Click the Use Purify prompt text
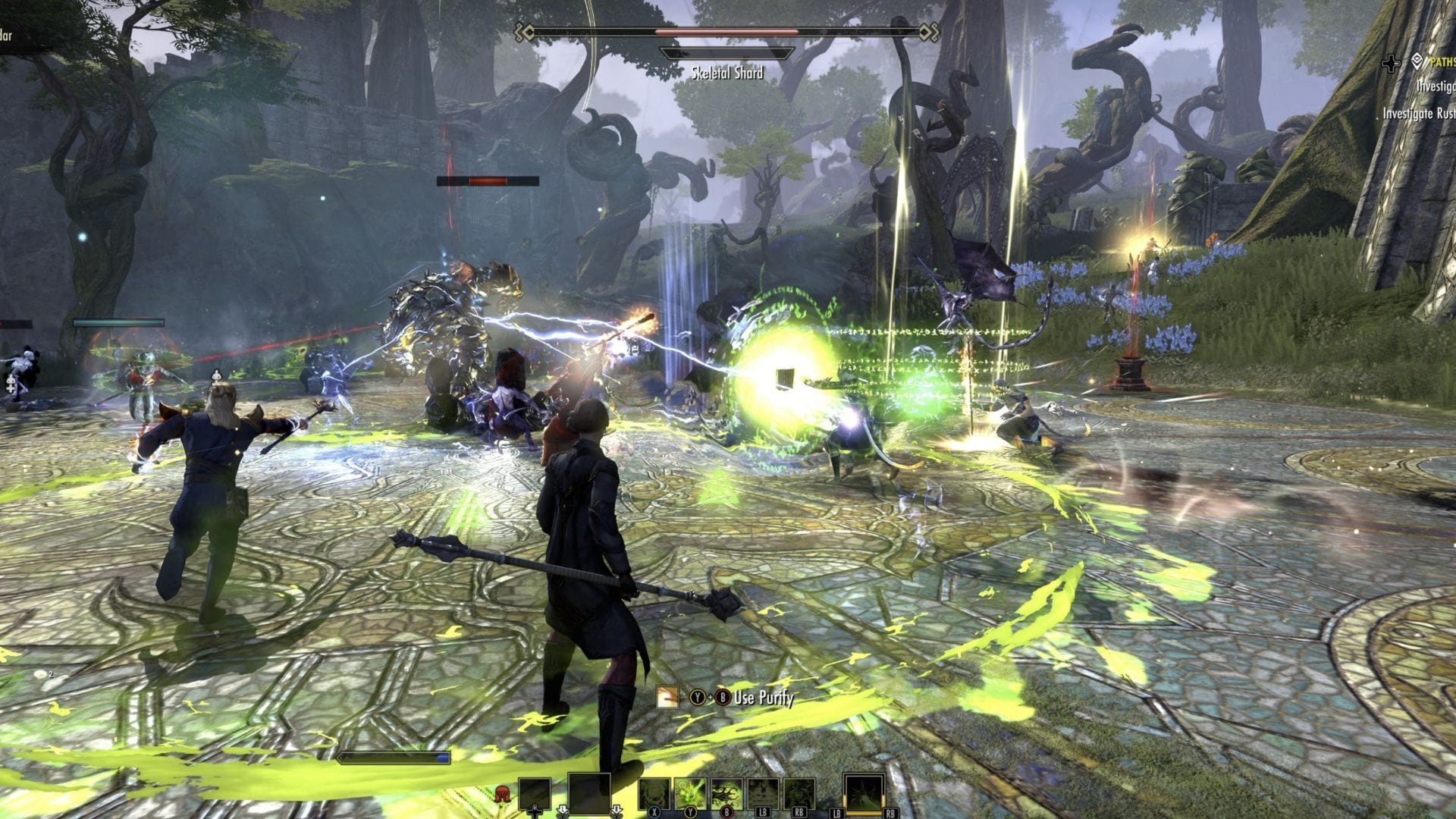Image resolution: width=1456 pixels, height=819 pixels. pos(763,698)
